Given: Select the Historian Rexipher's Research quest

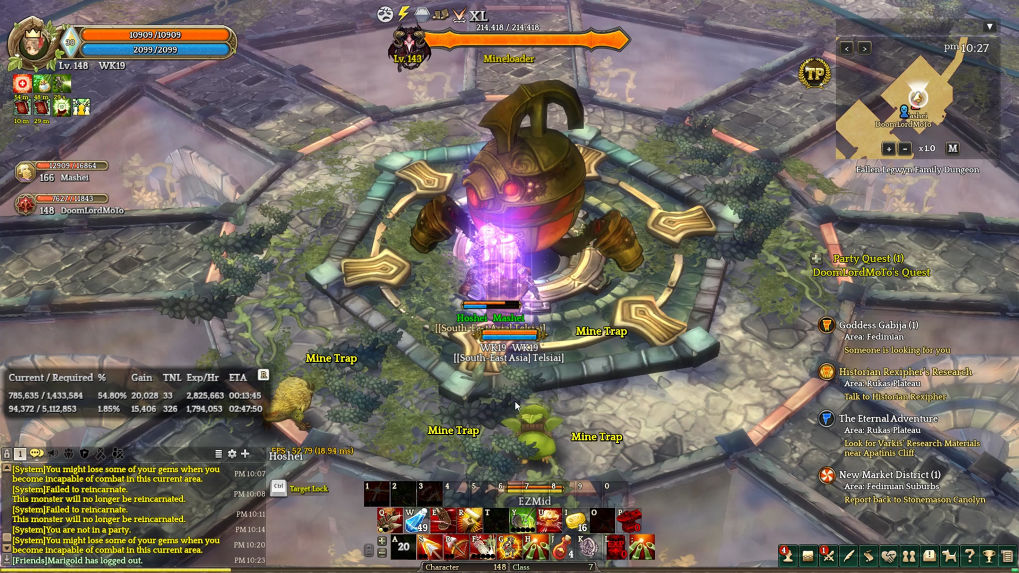Looking at the screenshot, I should coord(904,372).
